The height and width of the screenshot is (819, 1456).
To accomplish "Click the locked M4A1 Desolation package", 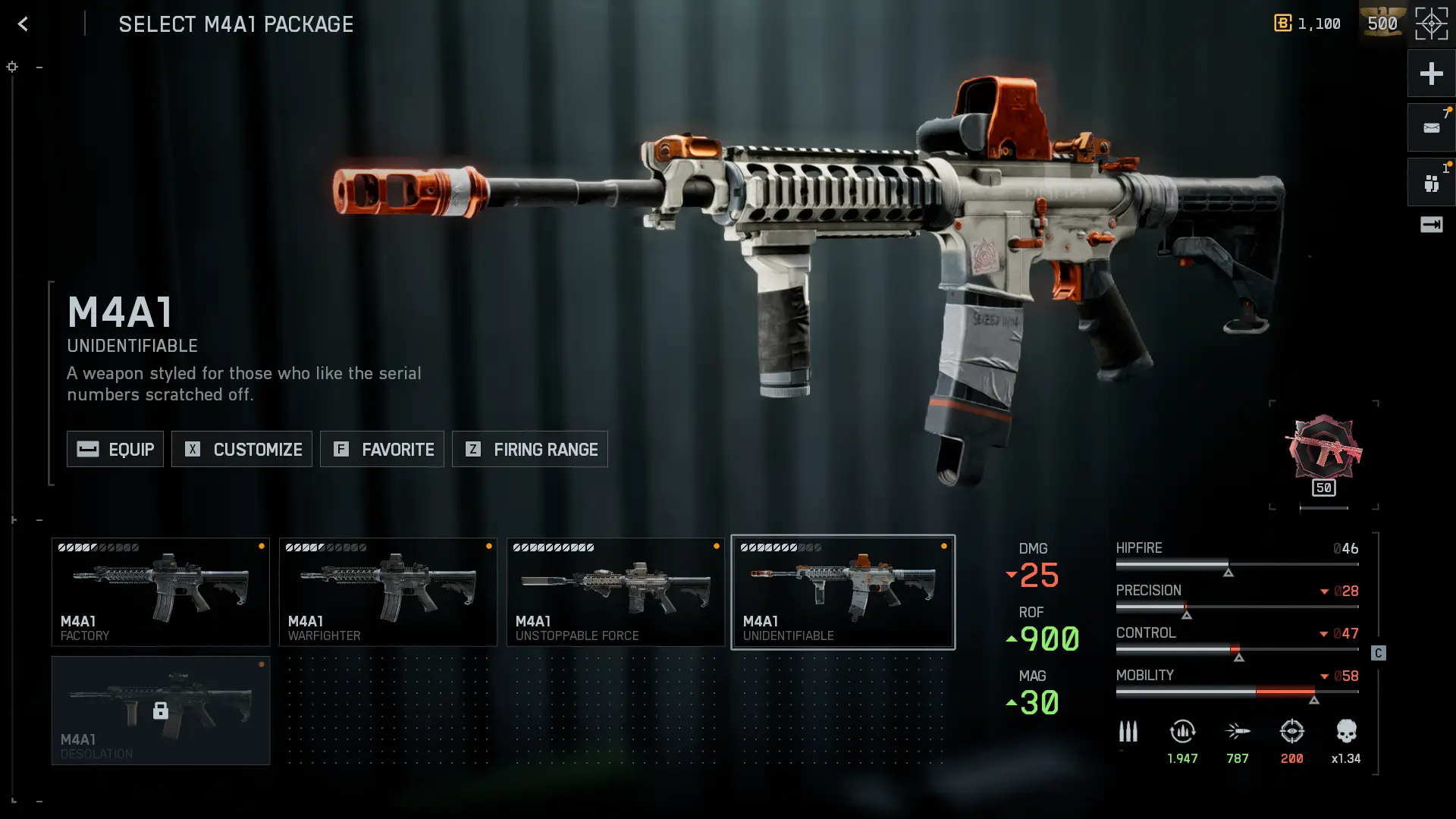I will coord(161,711).
